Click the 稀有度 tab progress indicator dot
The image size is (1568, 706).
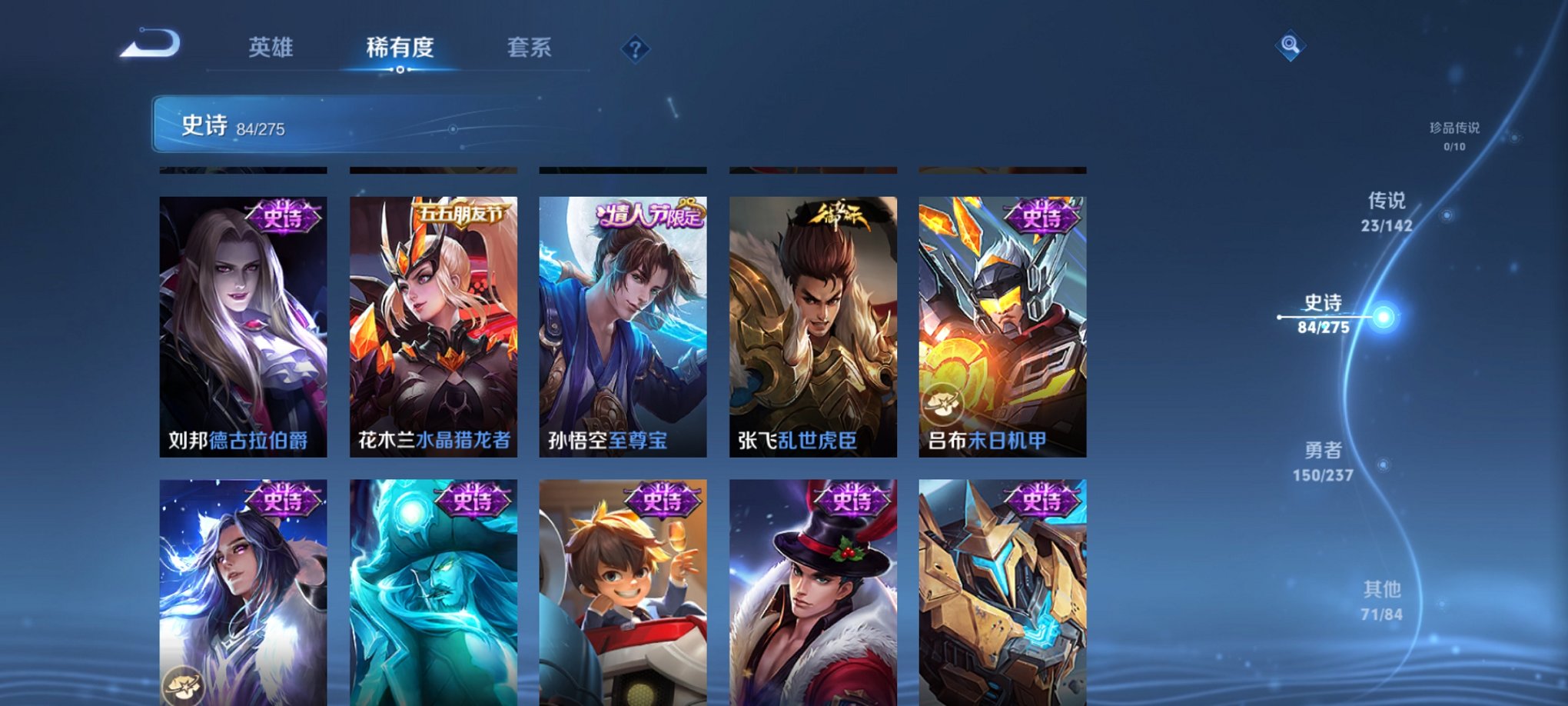click(399, 70)
